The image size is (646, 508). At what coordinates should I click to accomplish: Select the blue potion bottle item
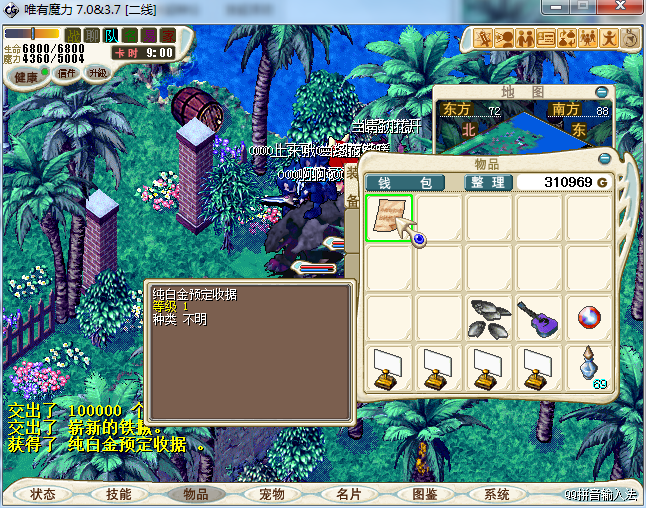click(x=589, y=368)
